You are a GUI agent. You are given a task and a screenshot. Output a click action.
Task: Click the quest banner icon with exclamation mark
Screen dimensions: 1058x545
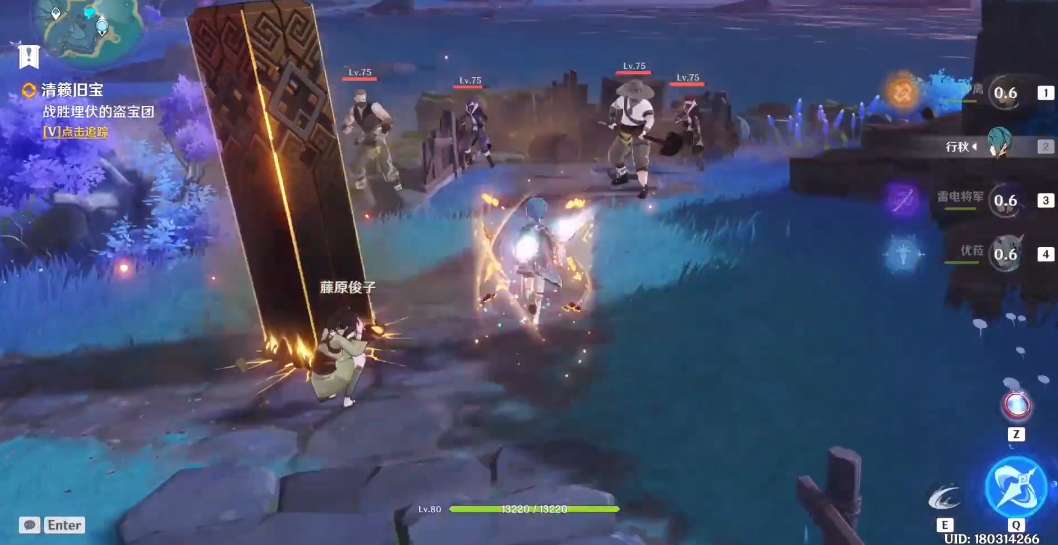point(27,55)
